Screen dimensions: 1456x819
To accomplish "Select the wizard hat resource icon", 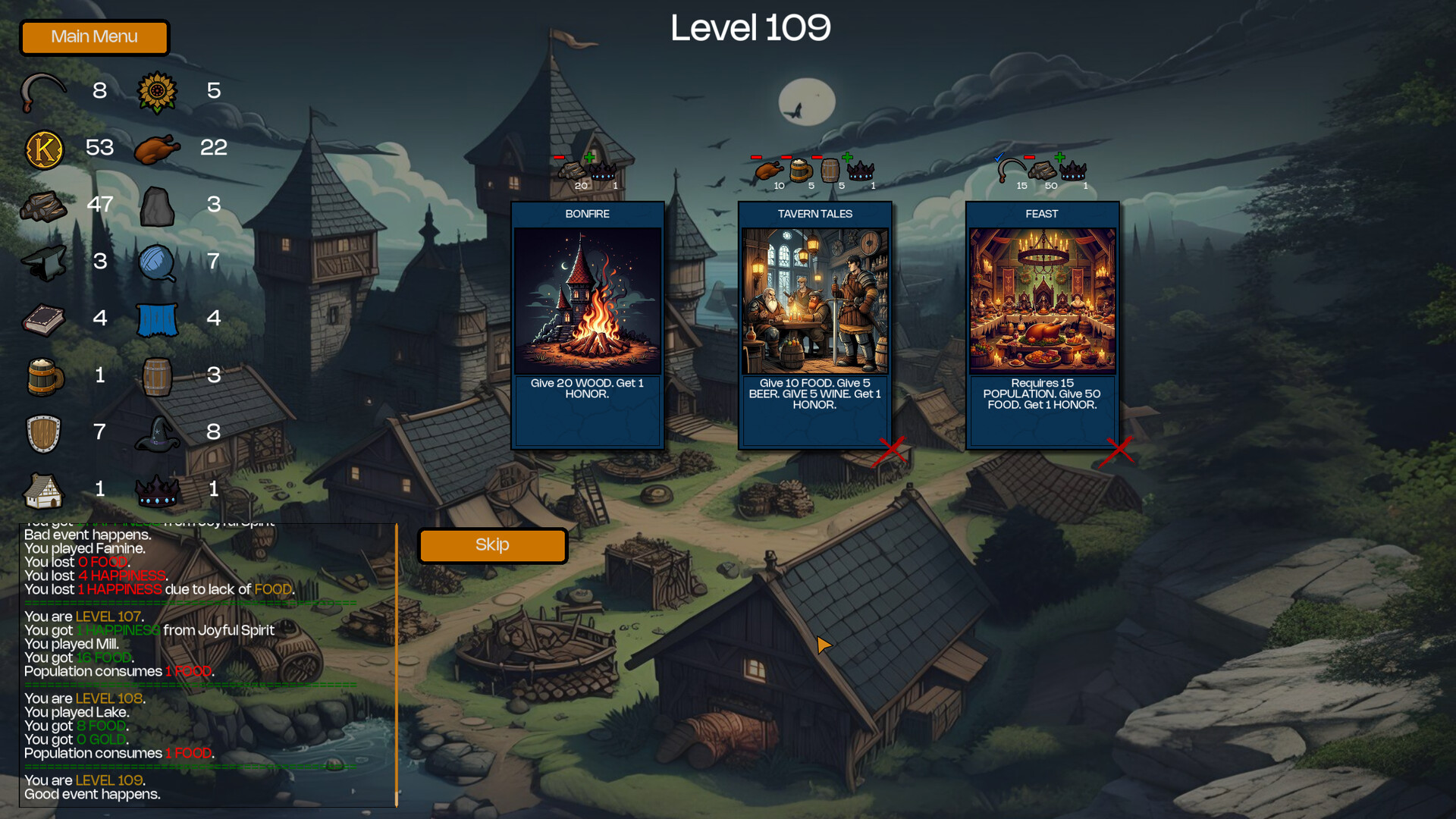I will point(157,432).
